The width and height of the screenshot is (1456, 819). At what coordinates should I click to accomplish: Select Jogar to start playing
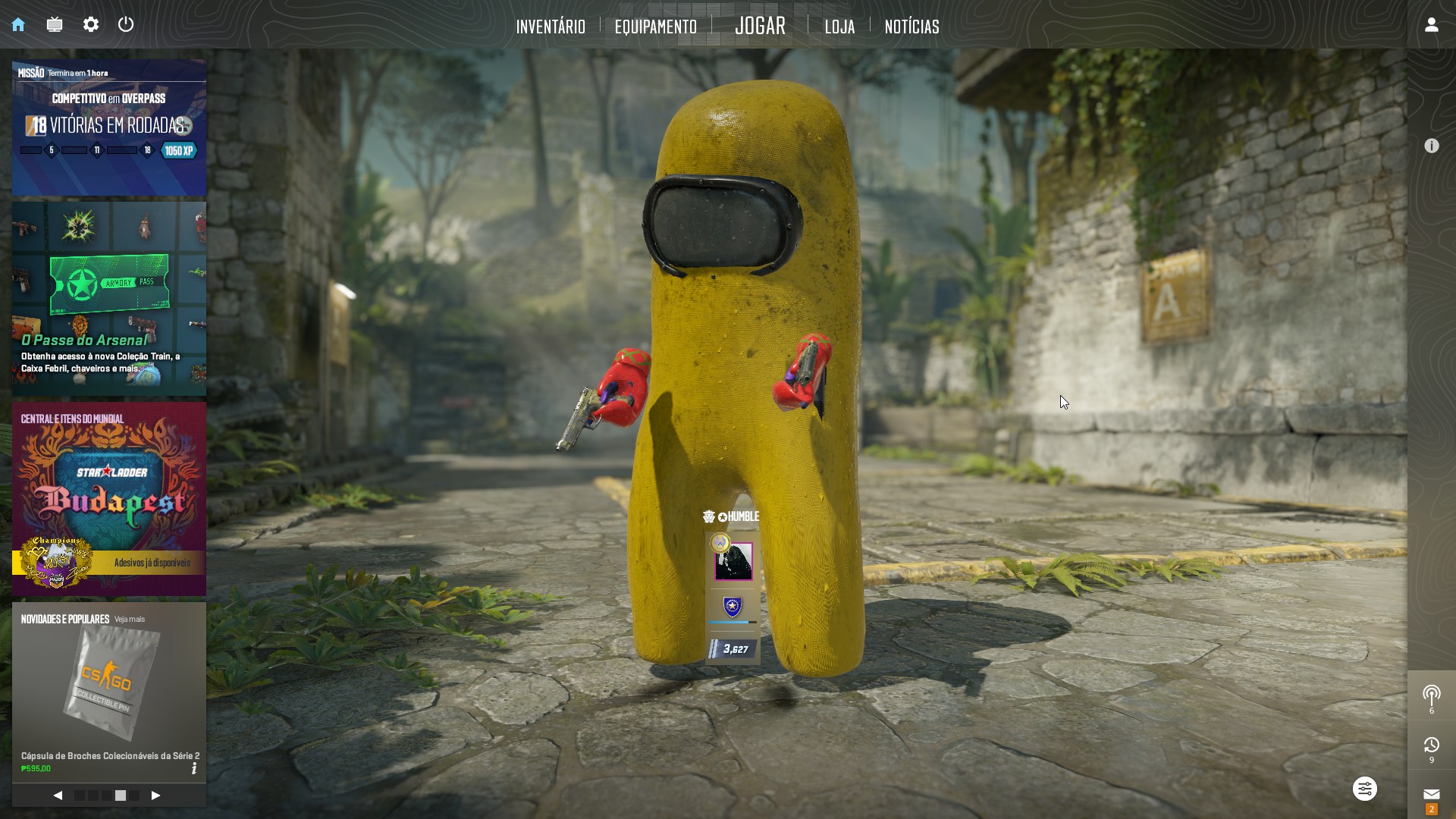tap(760, 26)
